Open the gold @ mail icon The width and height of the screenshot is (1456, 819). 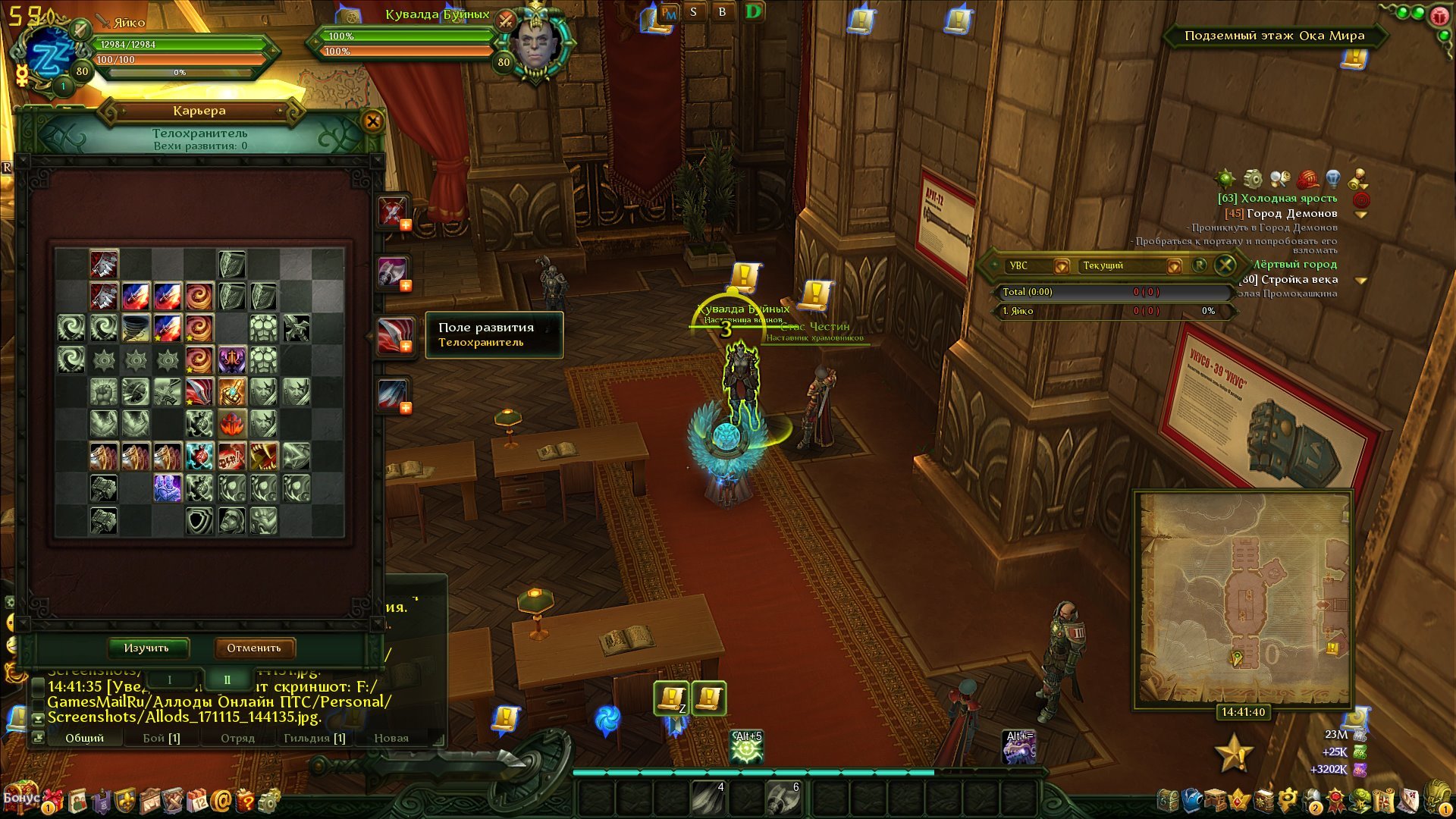point(221,799)
